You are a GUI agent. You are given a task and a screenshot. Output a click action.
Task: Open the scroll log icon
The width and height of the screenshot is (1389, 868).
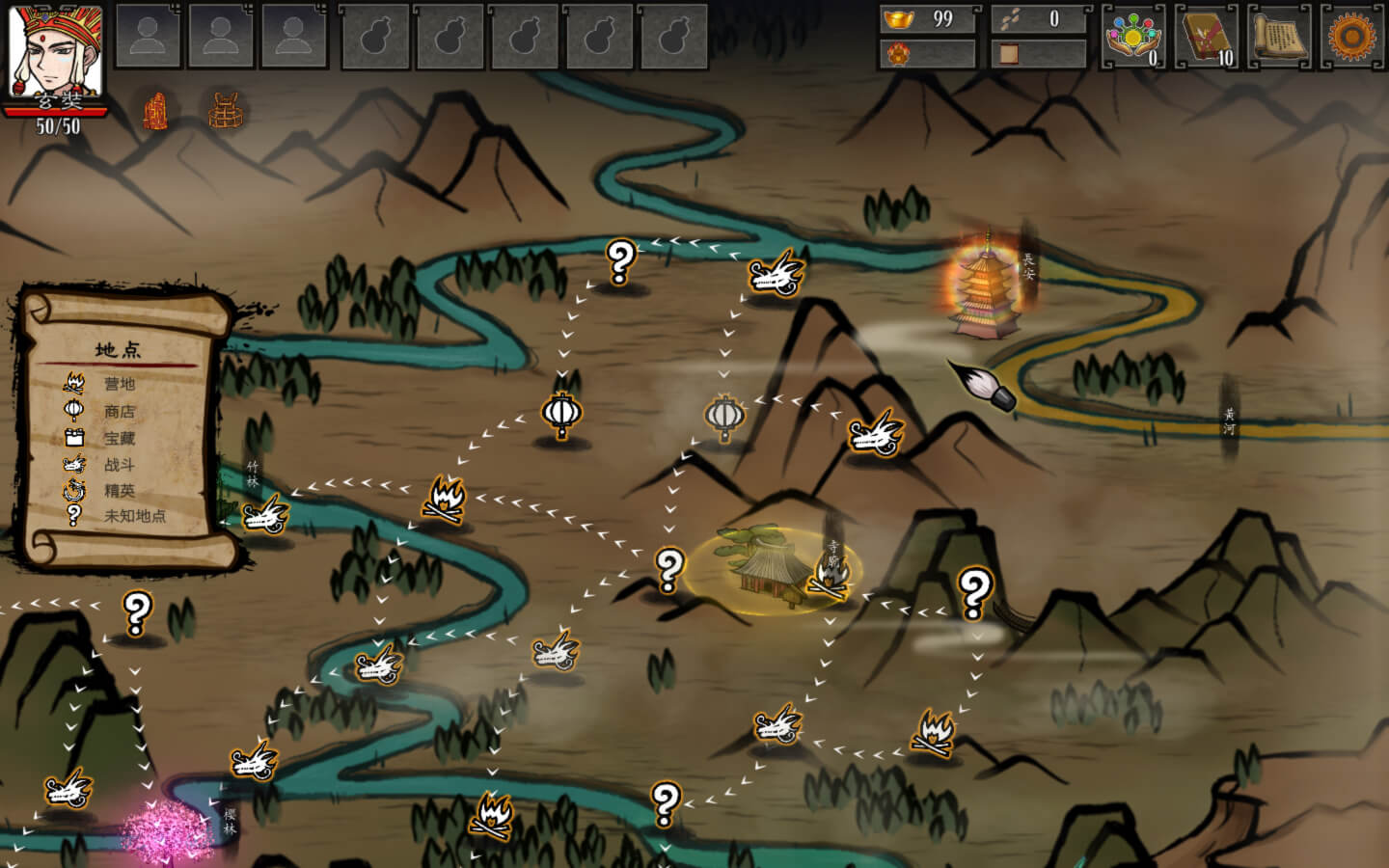[x=1278, y=37]
